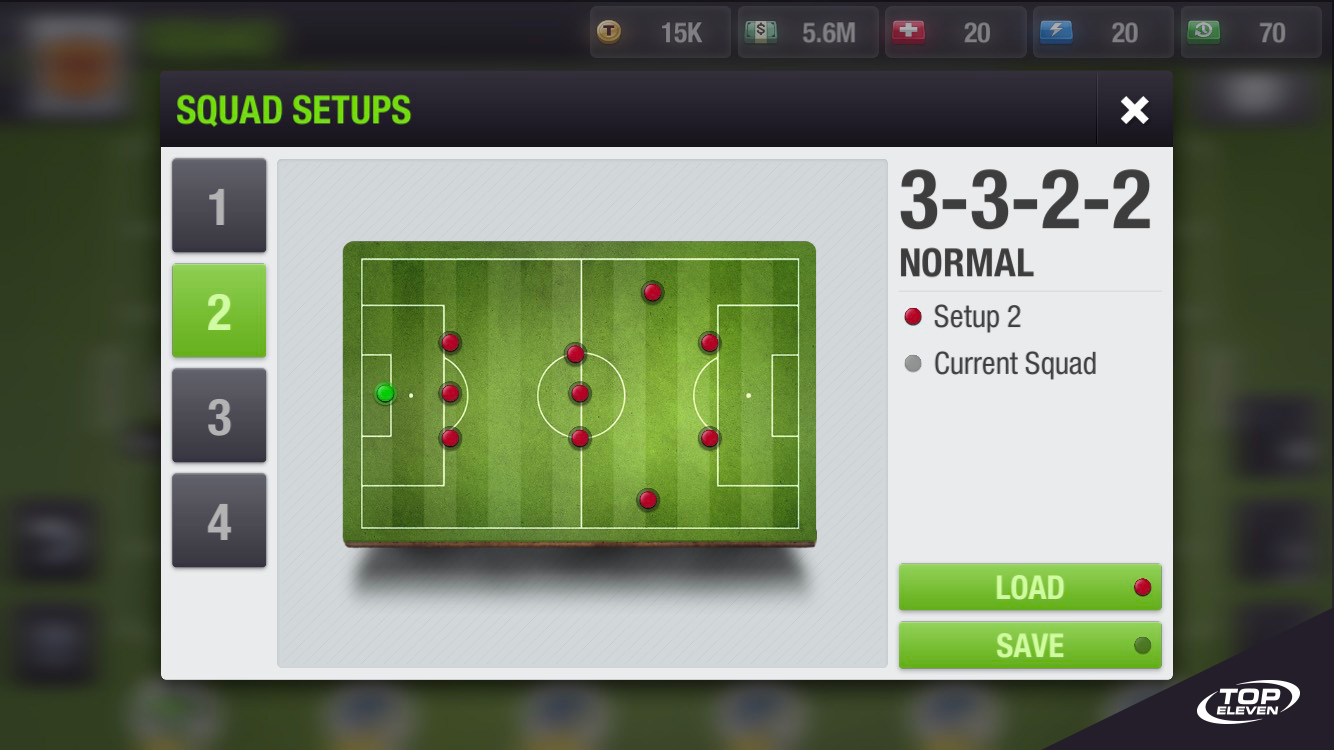Viewport: 1334px width, 750px height.
Task: Click the gold Token coin icon
Action: click(x=610, y=31)
